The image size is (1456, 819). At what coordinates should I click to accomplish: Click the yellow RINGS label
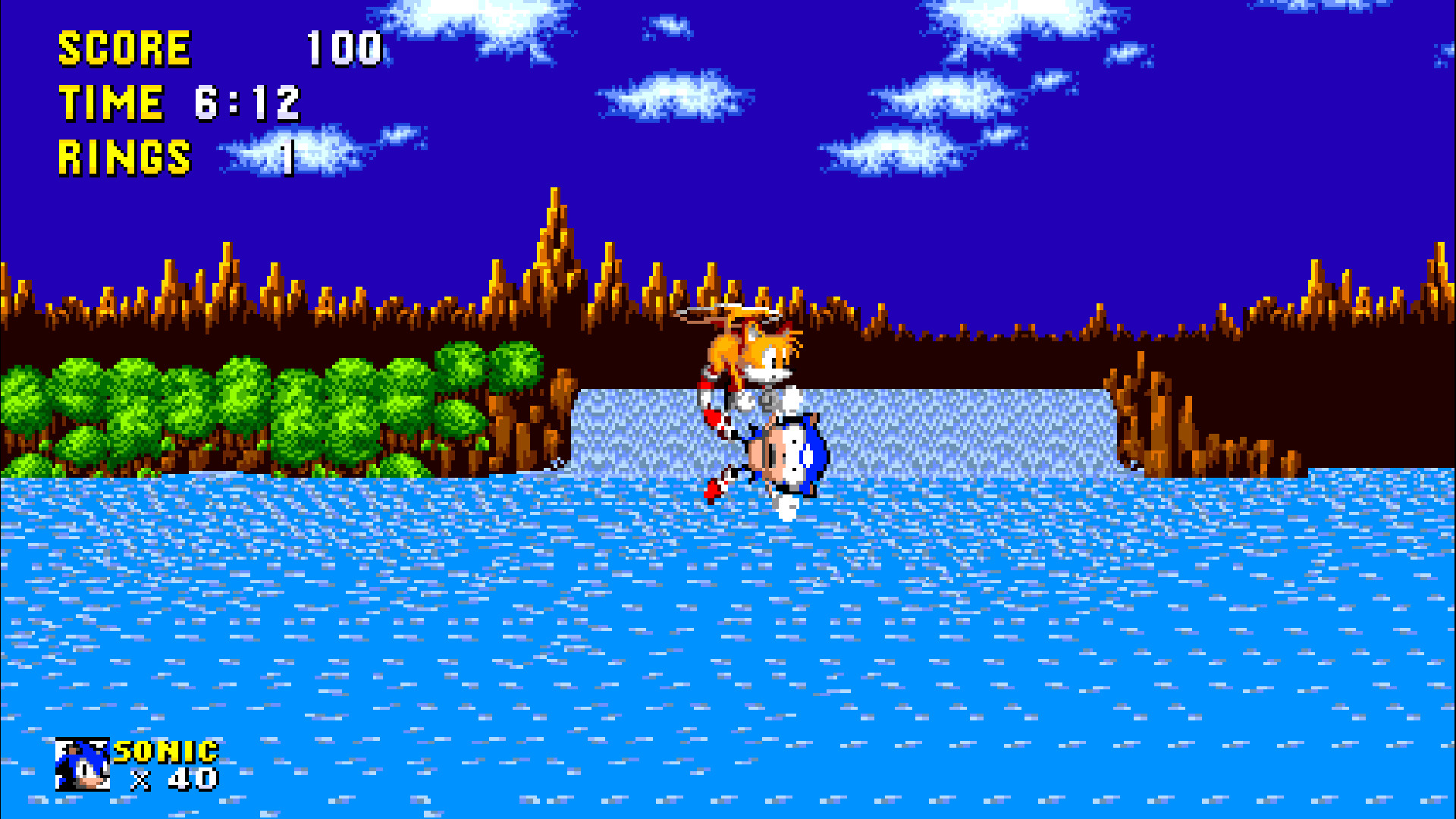click(x=124, y=157)
